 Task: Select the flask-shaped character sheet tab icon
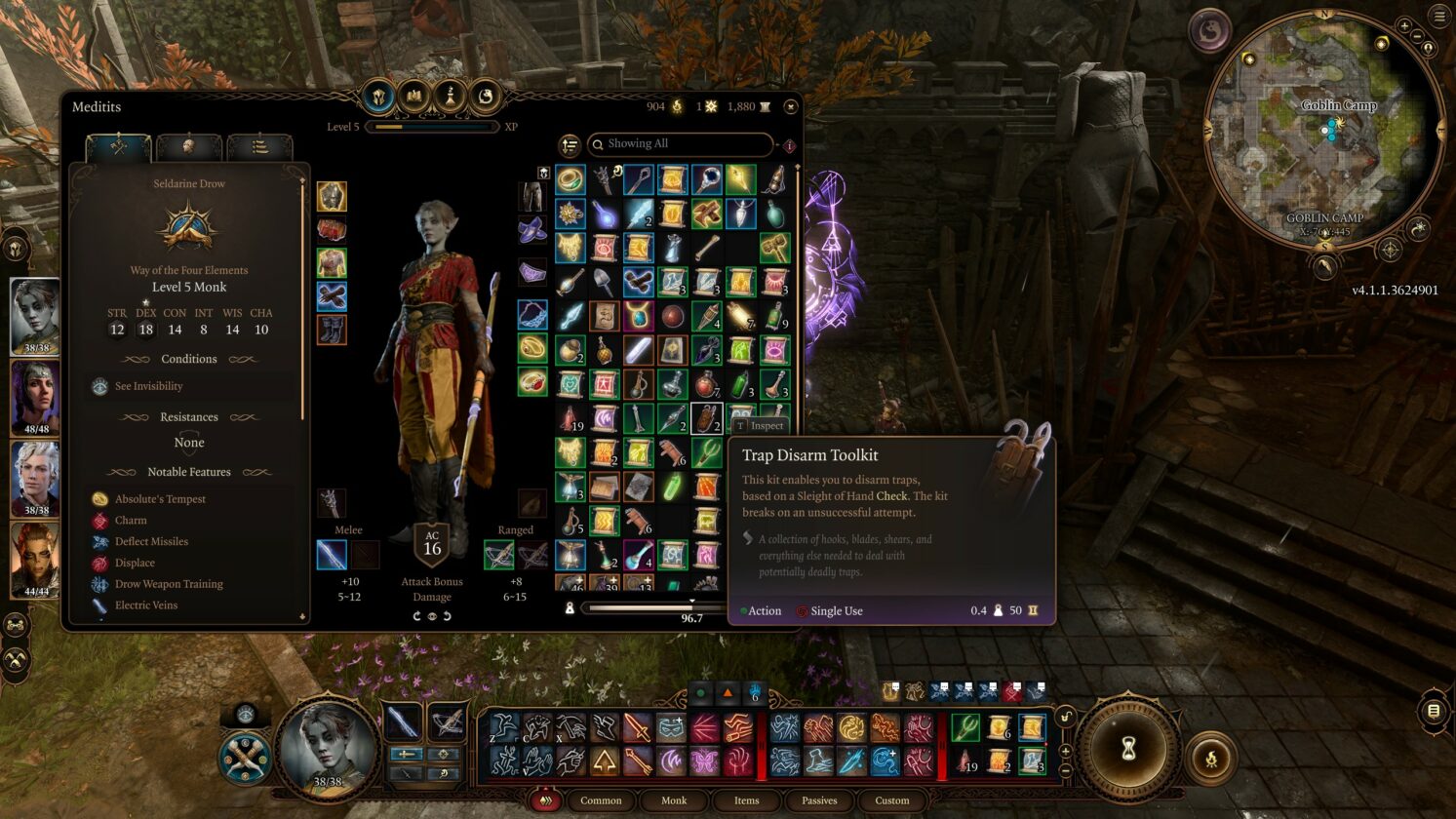[x=451, y=97]
